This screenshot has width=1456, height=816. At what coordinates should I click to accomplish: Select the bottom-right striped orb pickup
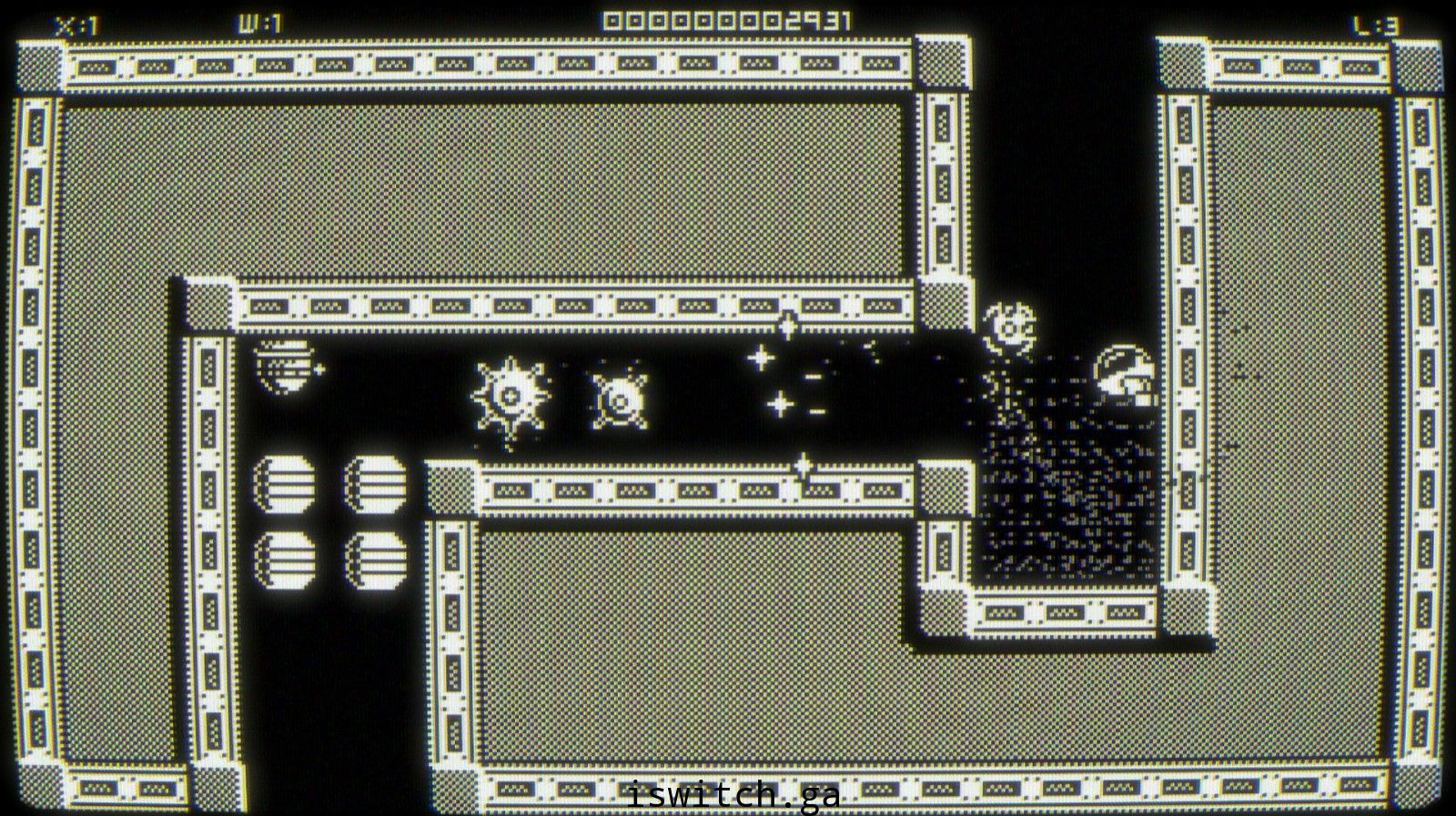pyautogui.click(x=376, y=559)
